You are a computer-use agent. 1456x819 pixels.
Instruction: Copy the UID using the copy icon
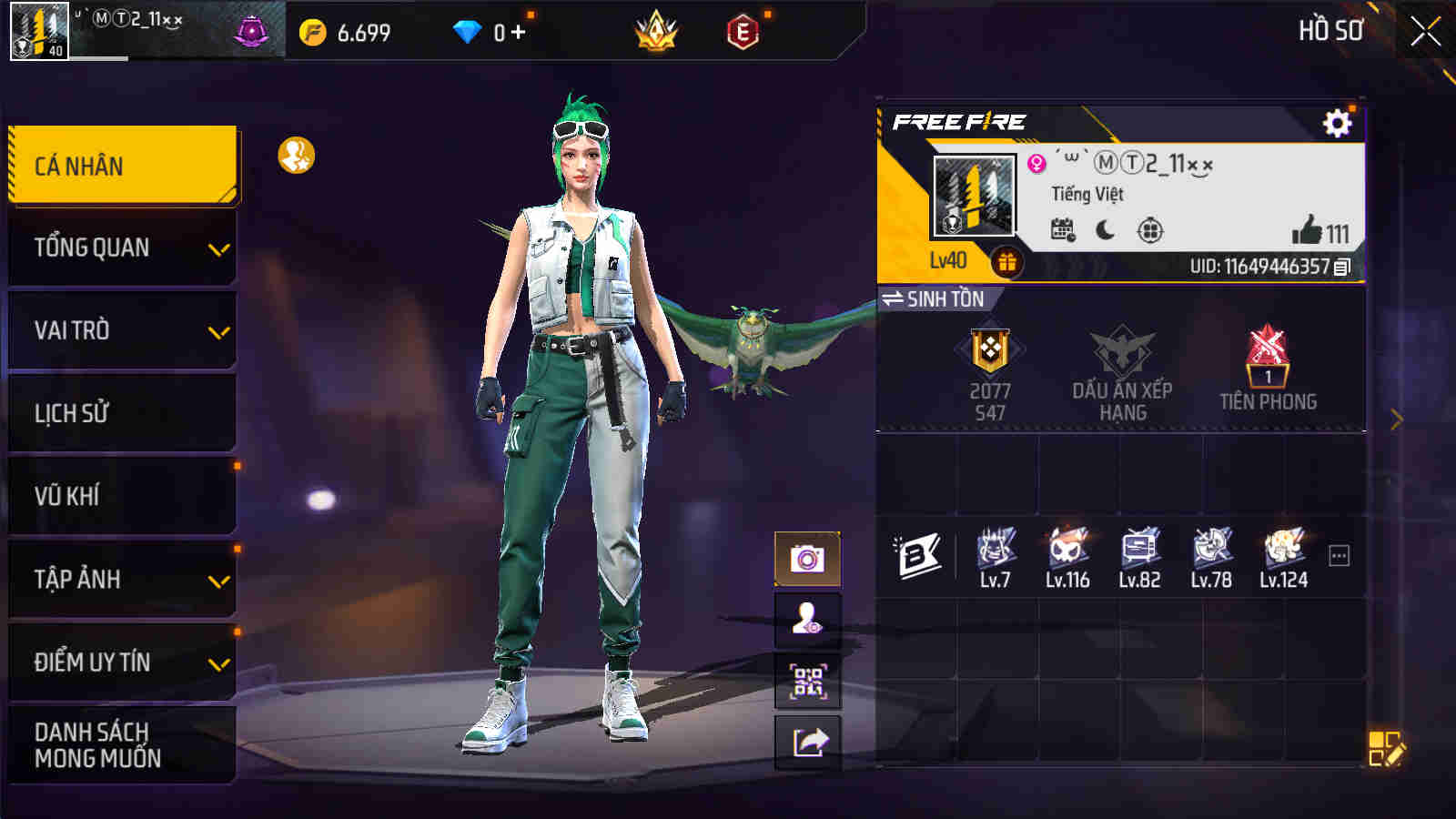point(1345,268)
